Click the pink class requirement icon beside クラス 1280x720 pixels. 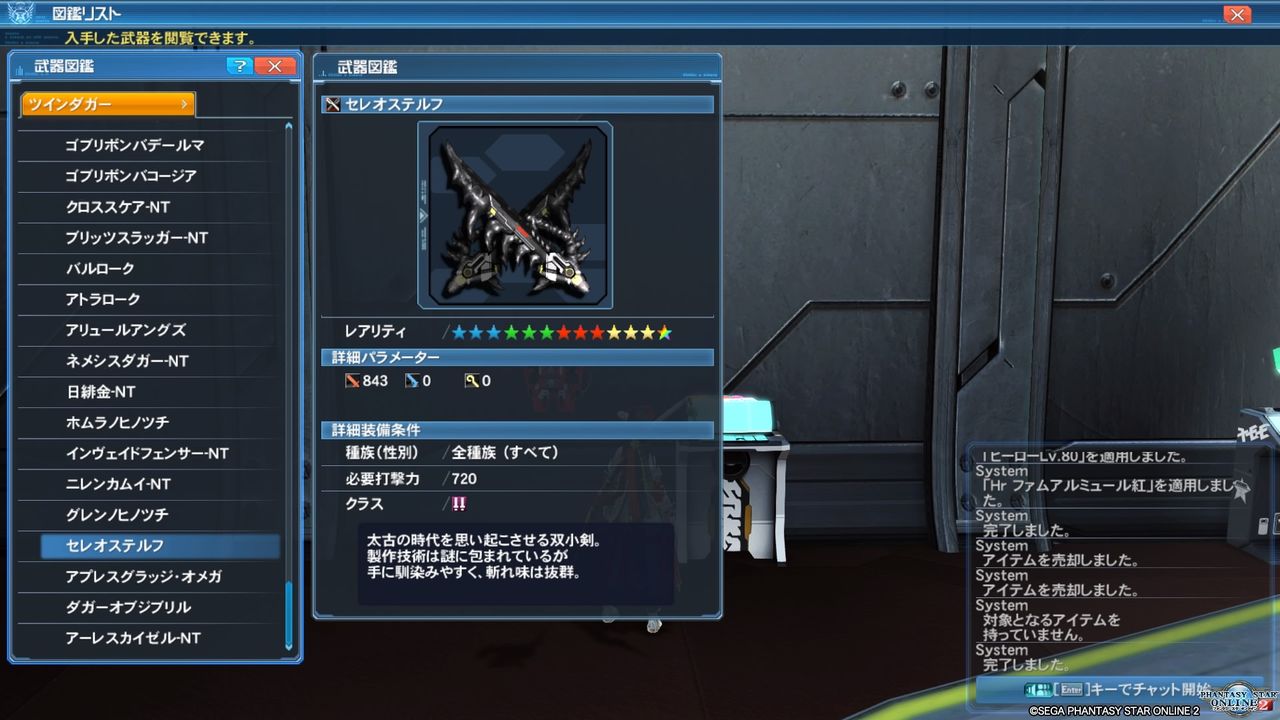pyautogui.click(x=460, y=505)
